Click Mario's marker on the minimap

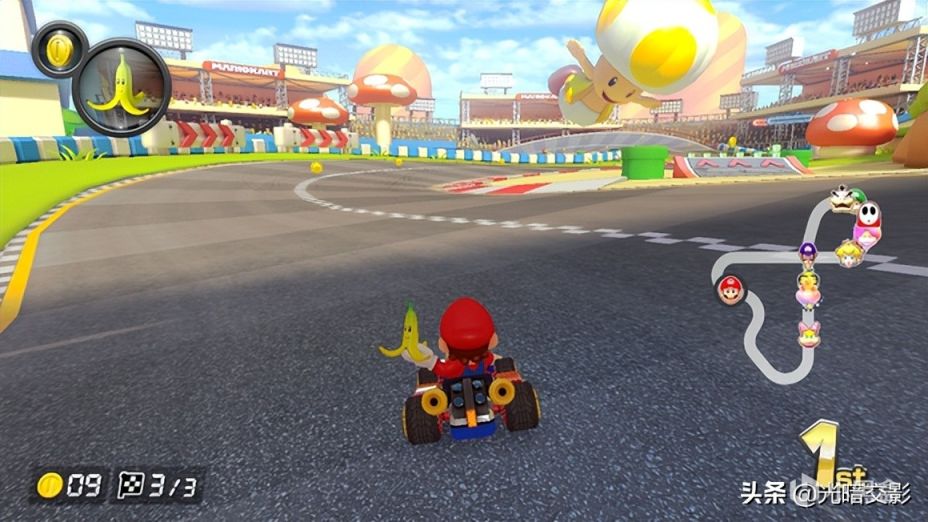tap(730, 289)
